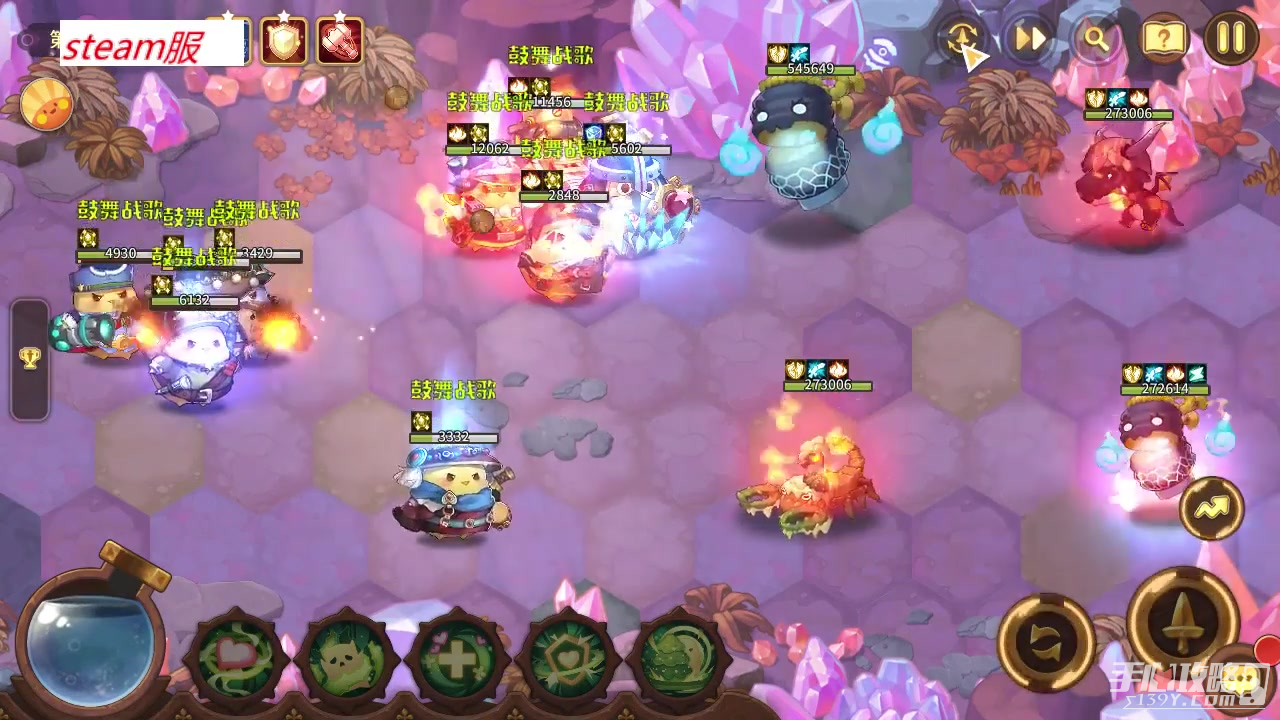1280x720 pixels.
Task: Select the golden shield buff icon
Action: pos(284,42)
